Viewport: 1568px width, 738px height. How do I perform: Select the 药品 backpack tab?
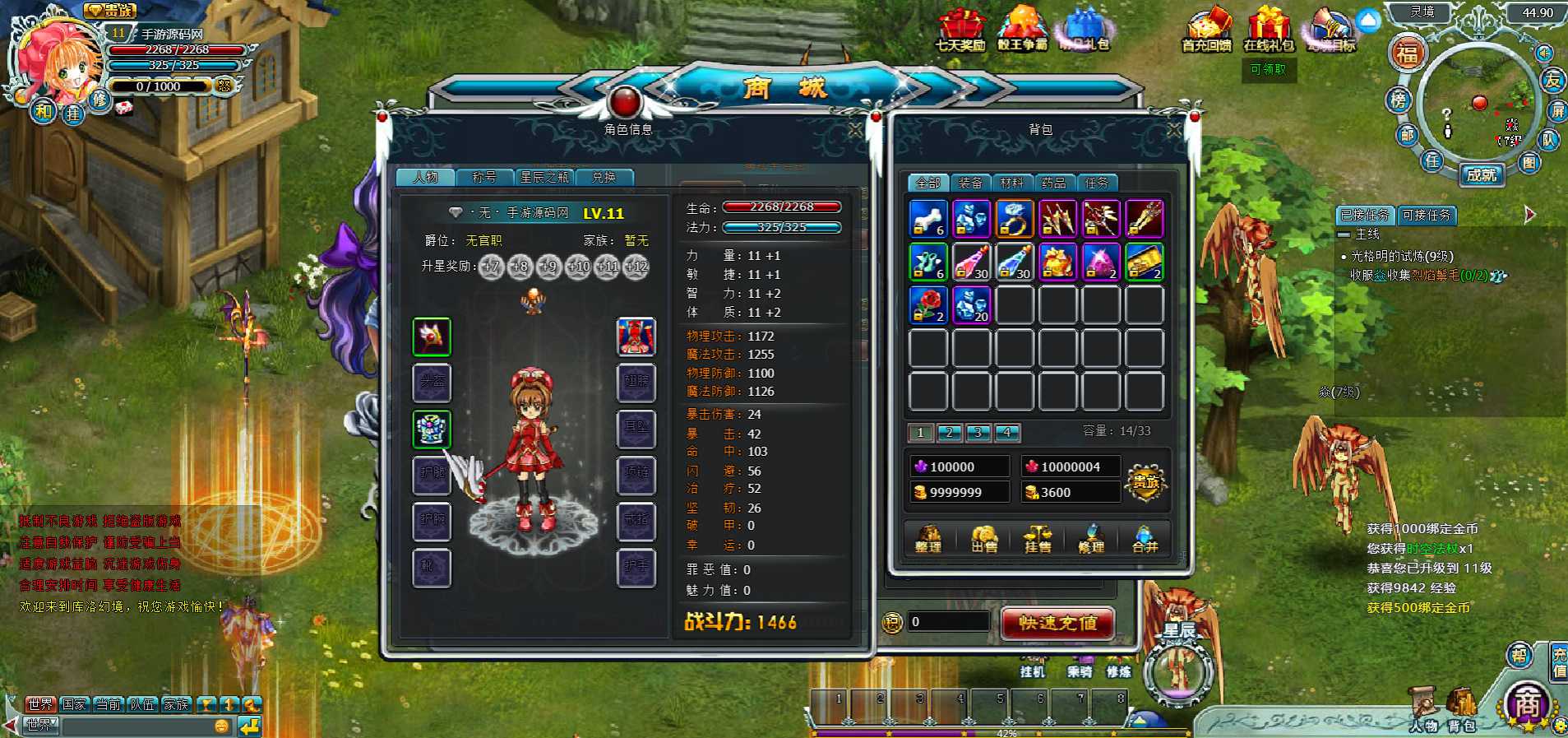tap(1053, 183)
